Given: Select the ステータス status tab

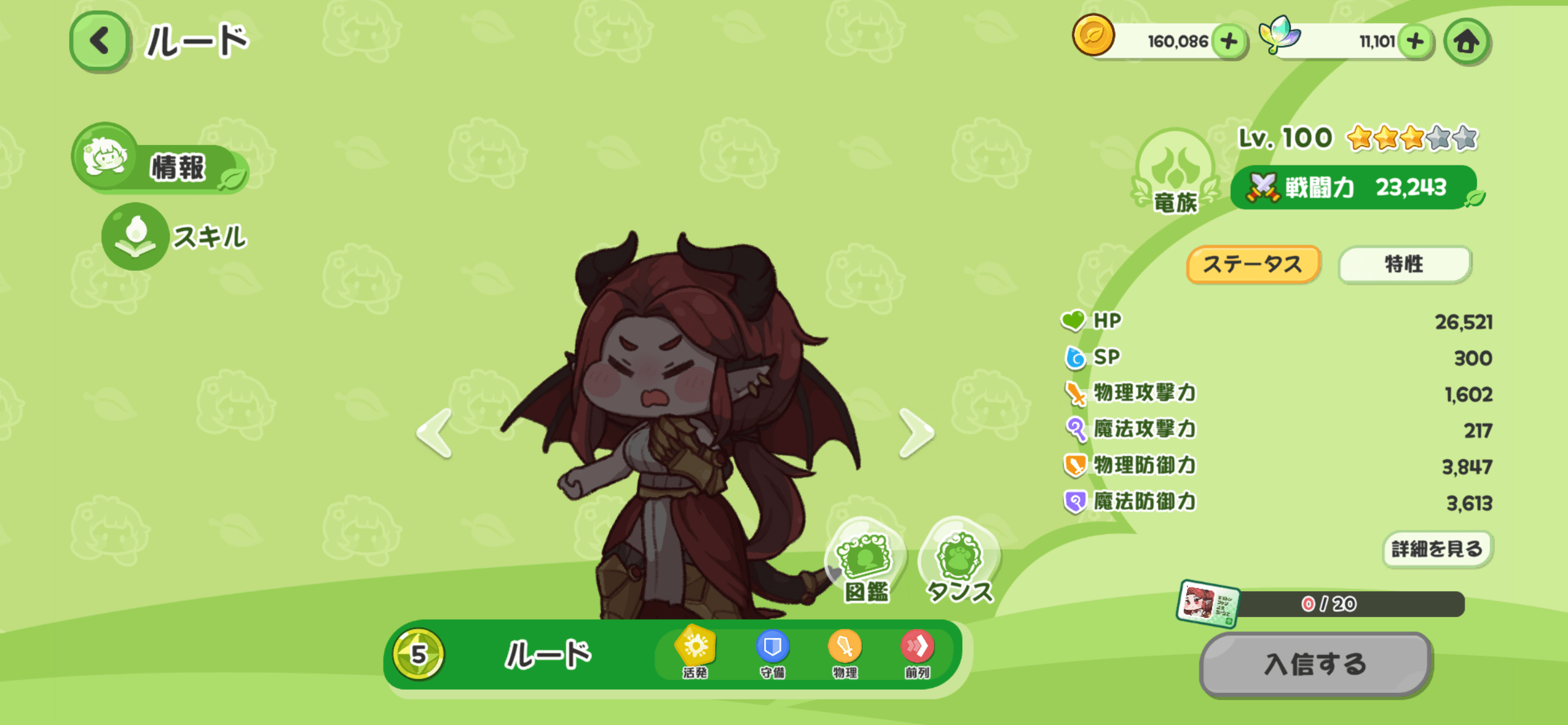Looking at the screenshot, I should click(1253, 265).
